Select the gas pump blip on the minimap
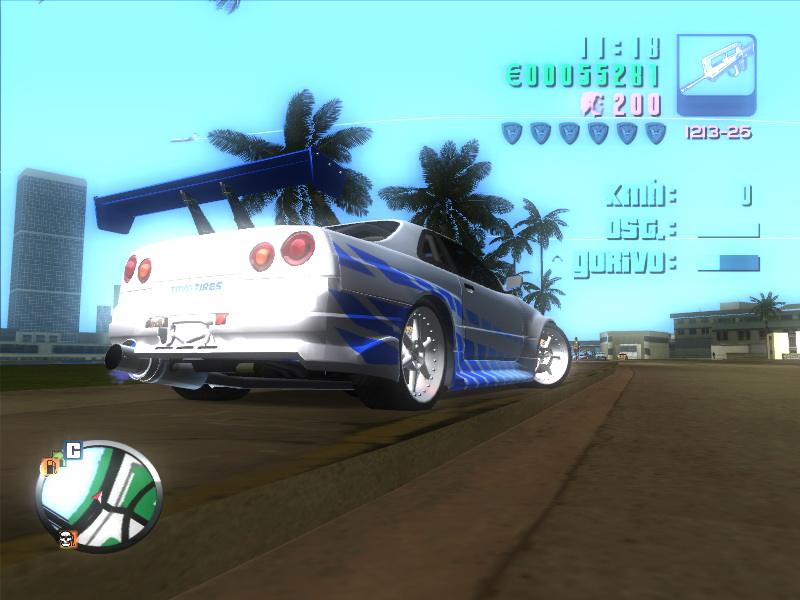The image size is (800, 600). coord(48,466)
